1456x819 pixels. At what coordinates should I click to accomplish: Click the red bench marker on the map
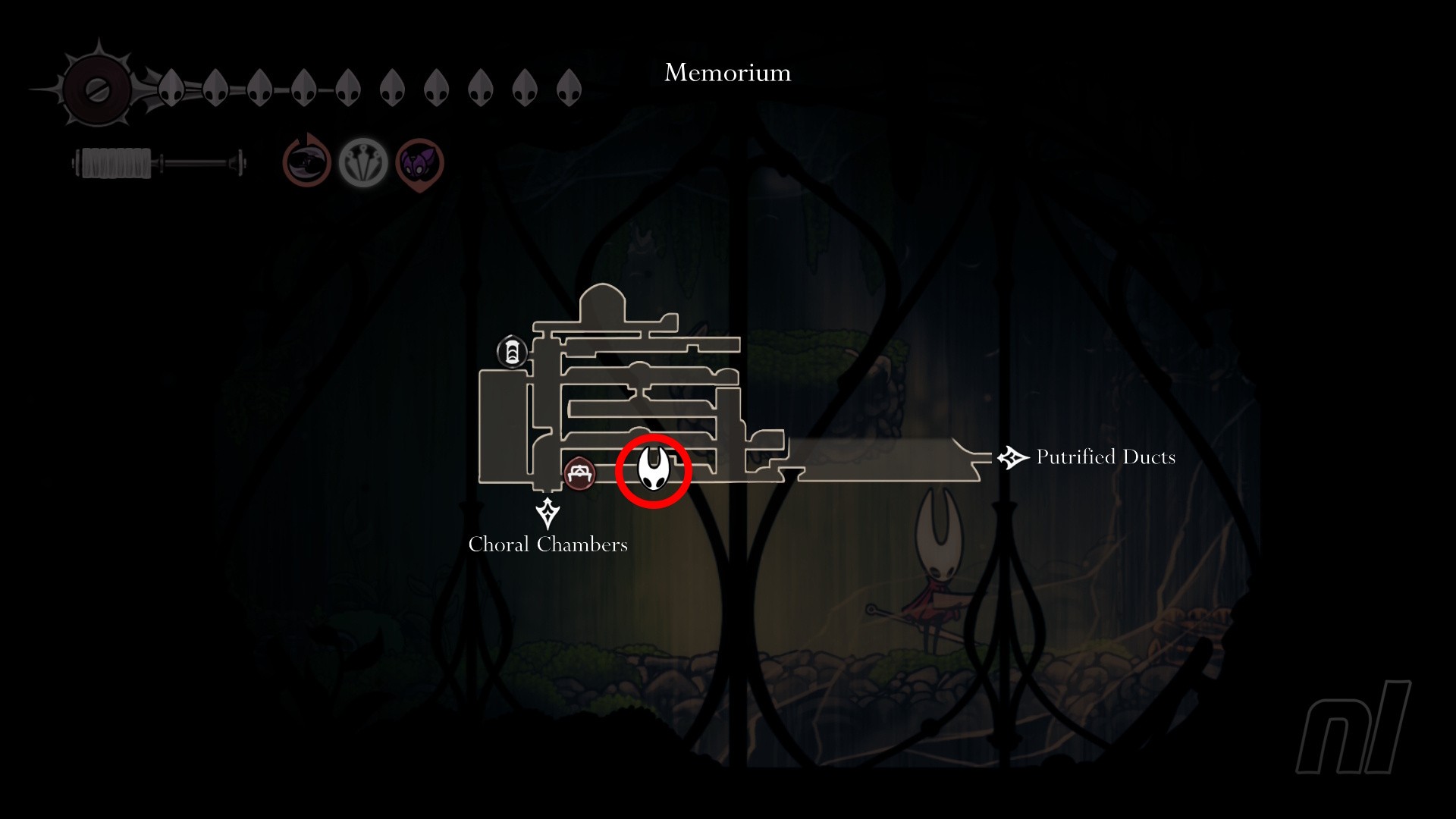coord(580,473)
